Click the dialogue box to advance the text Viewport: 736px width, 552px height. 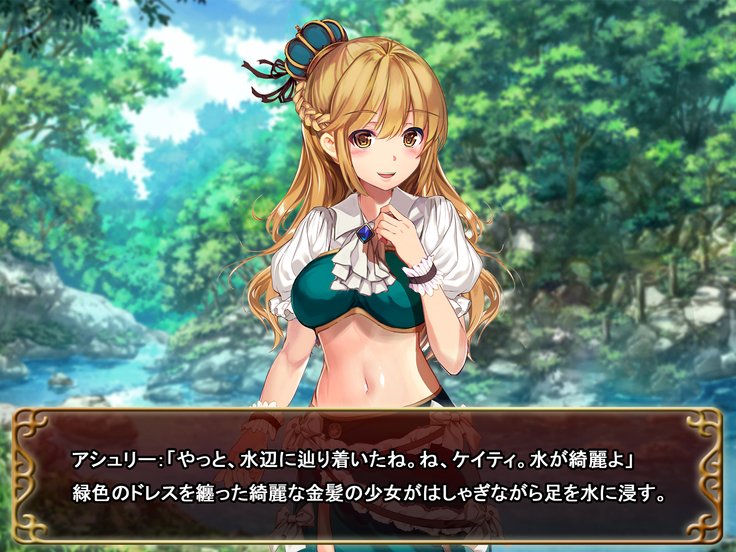tap(368, 477)
